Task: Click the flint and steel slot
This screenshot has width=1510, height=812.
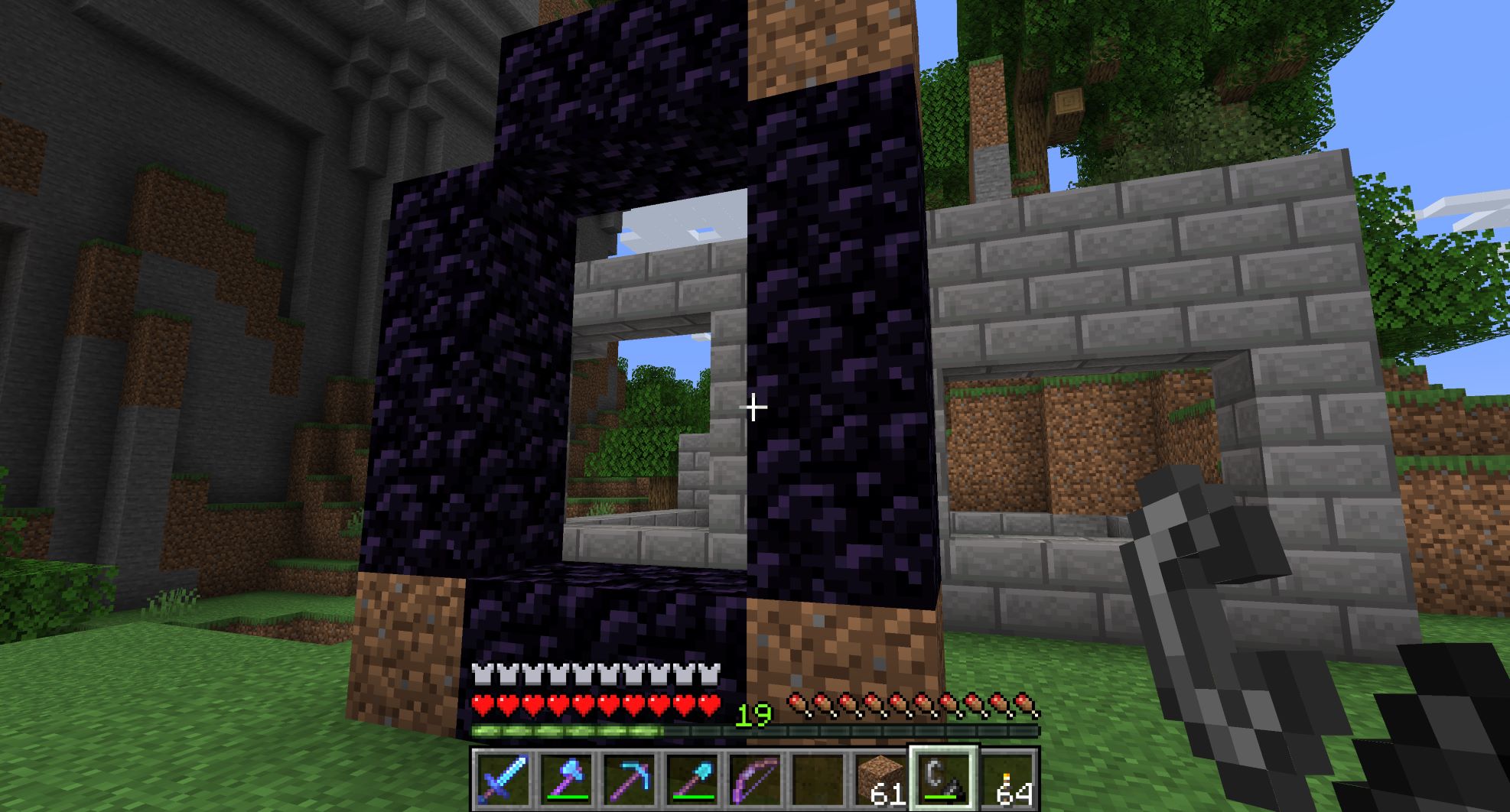Action: 942,779
